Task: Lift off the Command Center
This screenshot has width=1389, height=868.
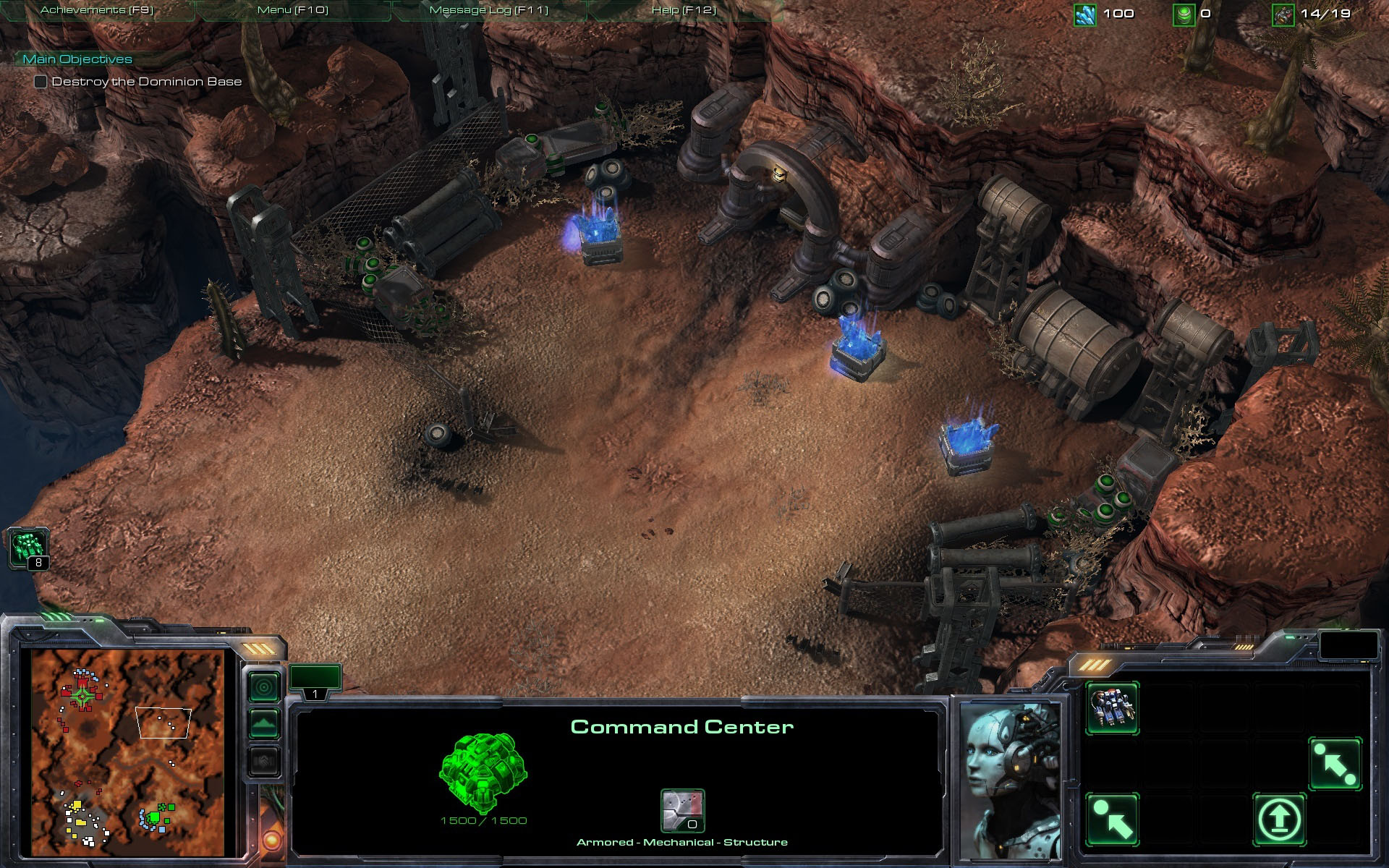Action: 1279,820
